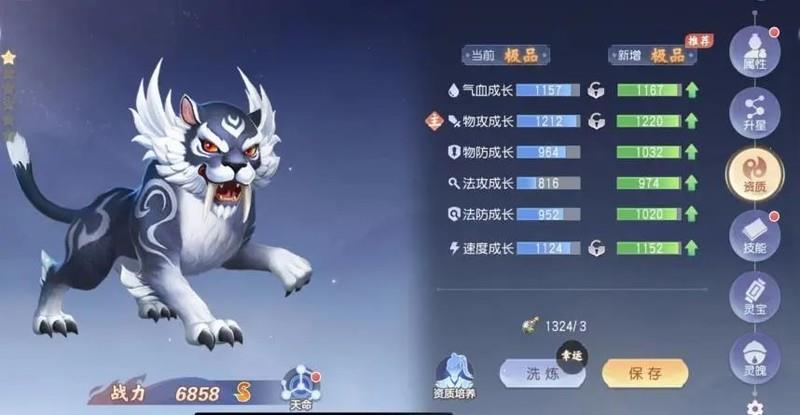800x415 pixels.
Task: Toggle the lock on 气血成长
Action: [x=597, y=90]
